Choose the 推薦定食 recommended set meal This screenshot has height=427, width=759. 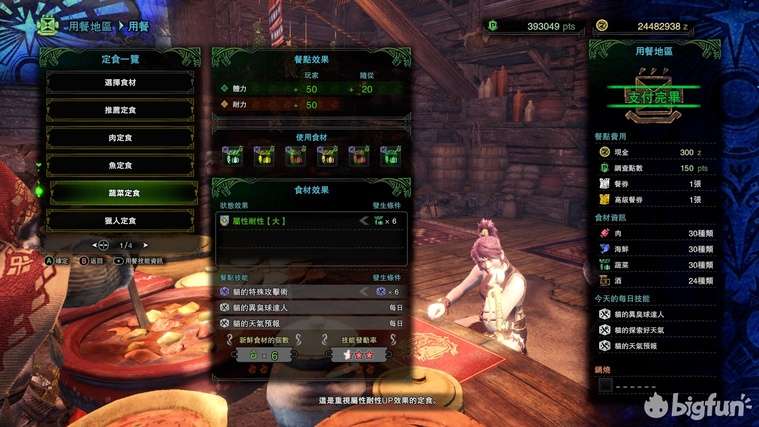pyautogui.click(x=124, y=110)
